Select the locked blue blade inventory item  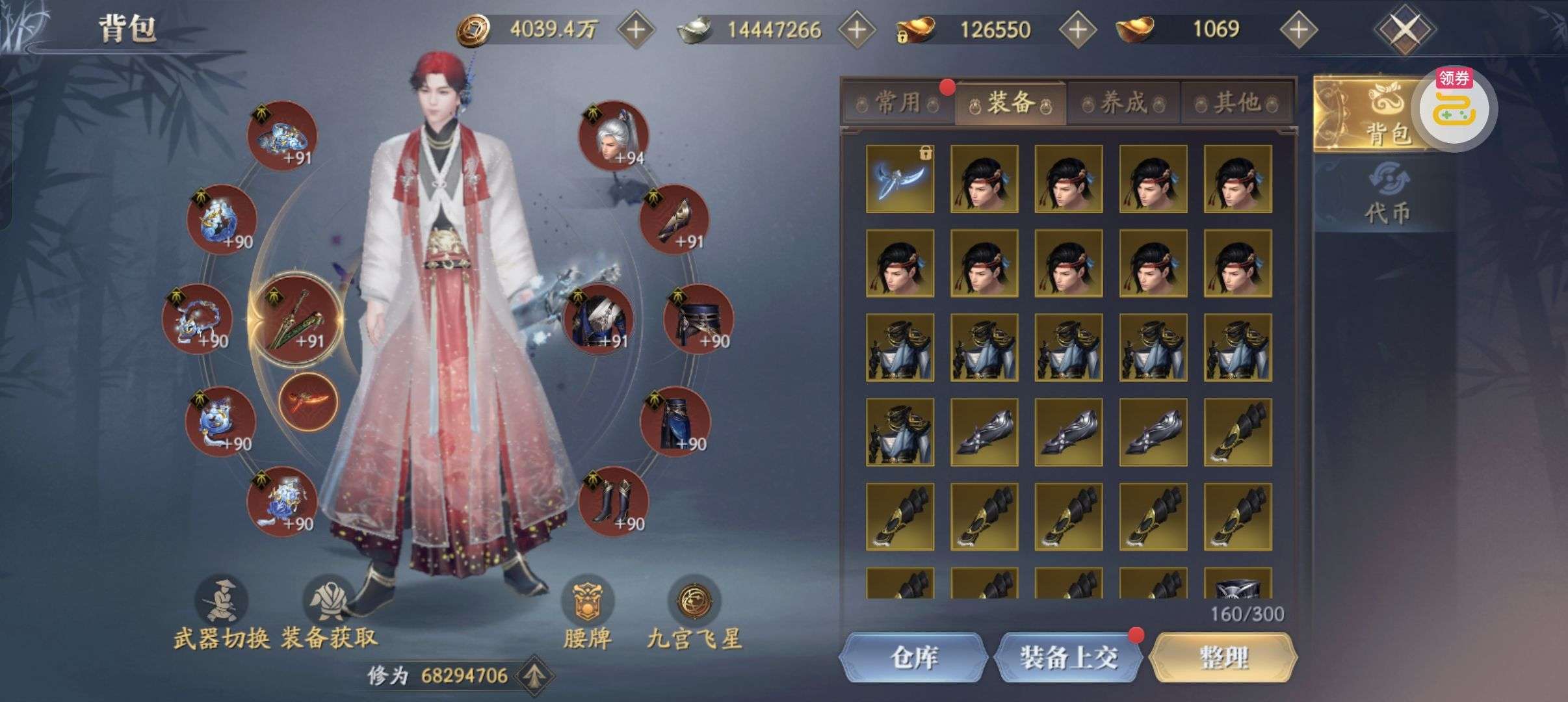point(900,179)
